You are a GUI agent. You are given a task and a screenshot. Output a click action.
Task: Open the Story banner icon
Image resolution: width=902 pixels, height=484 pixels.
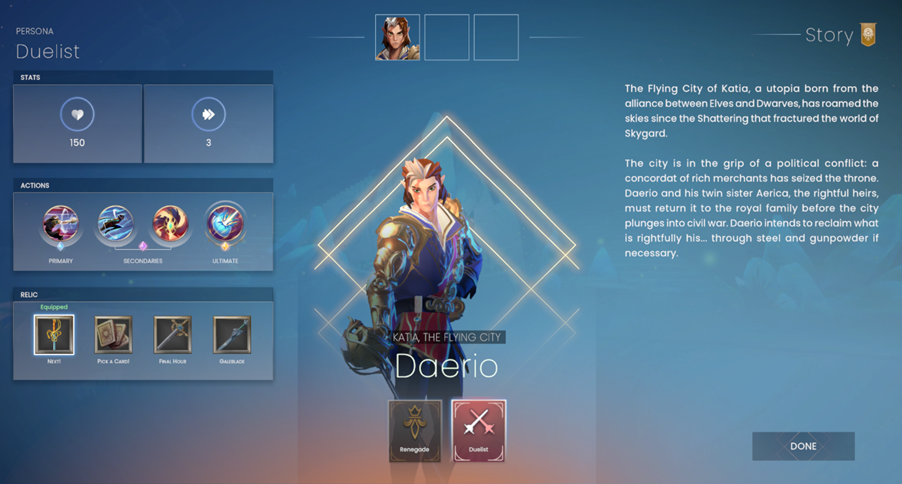point(868,35)
